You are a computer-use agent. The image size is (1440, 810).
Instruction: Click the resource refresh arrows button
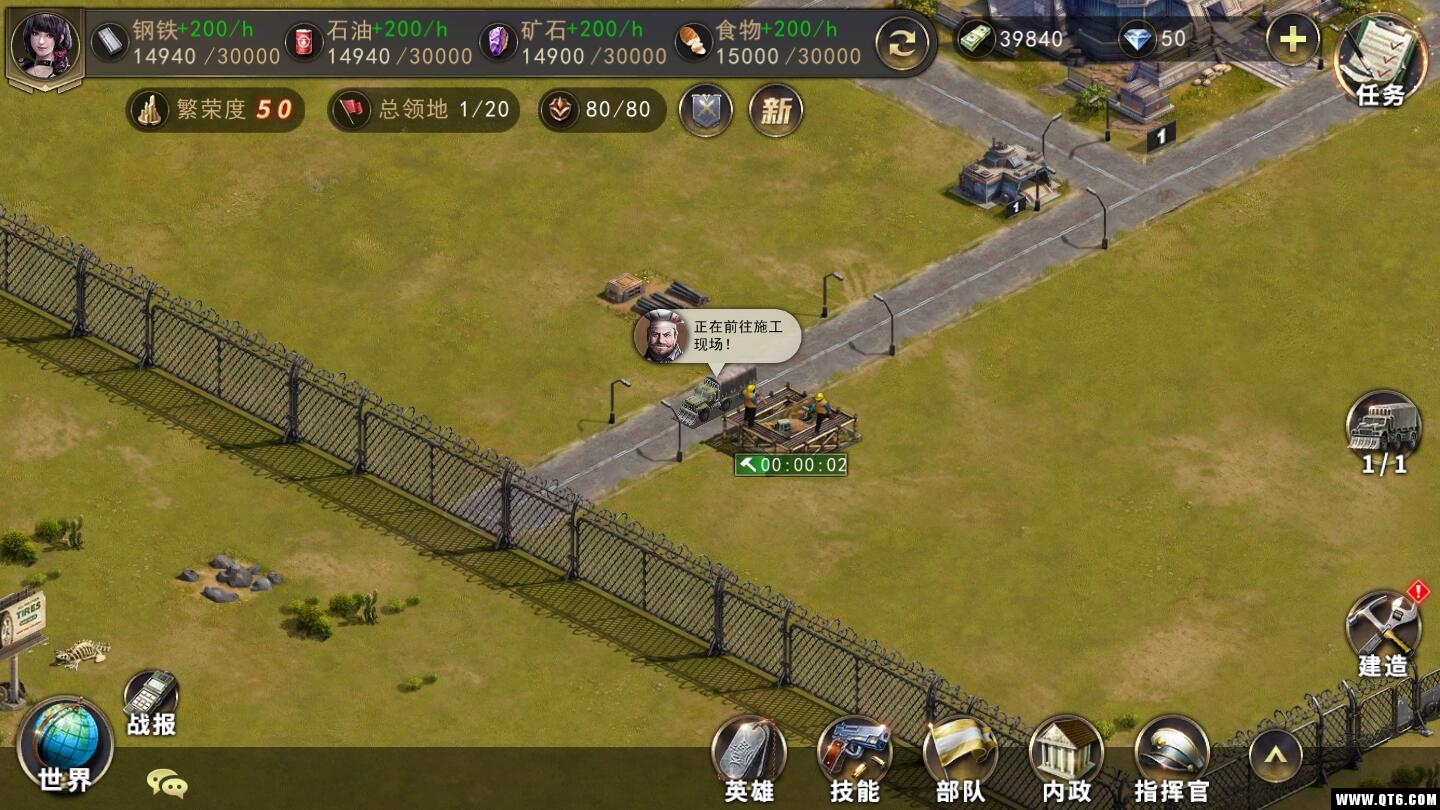(902, 44)
